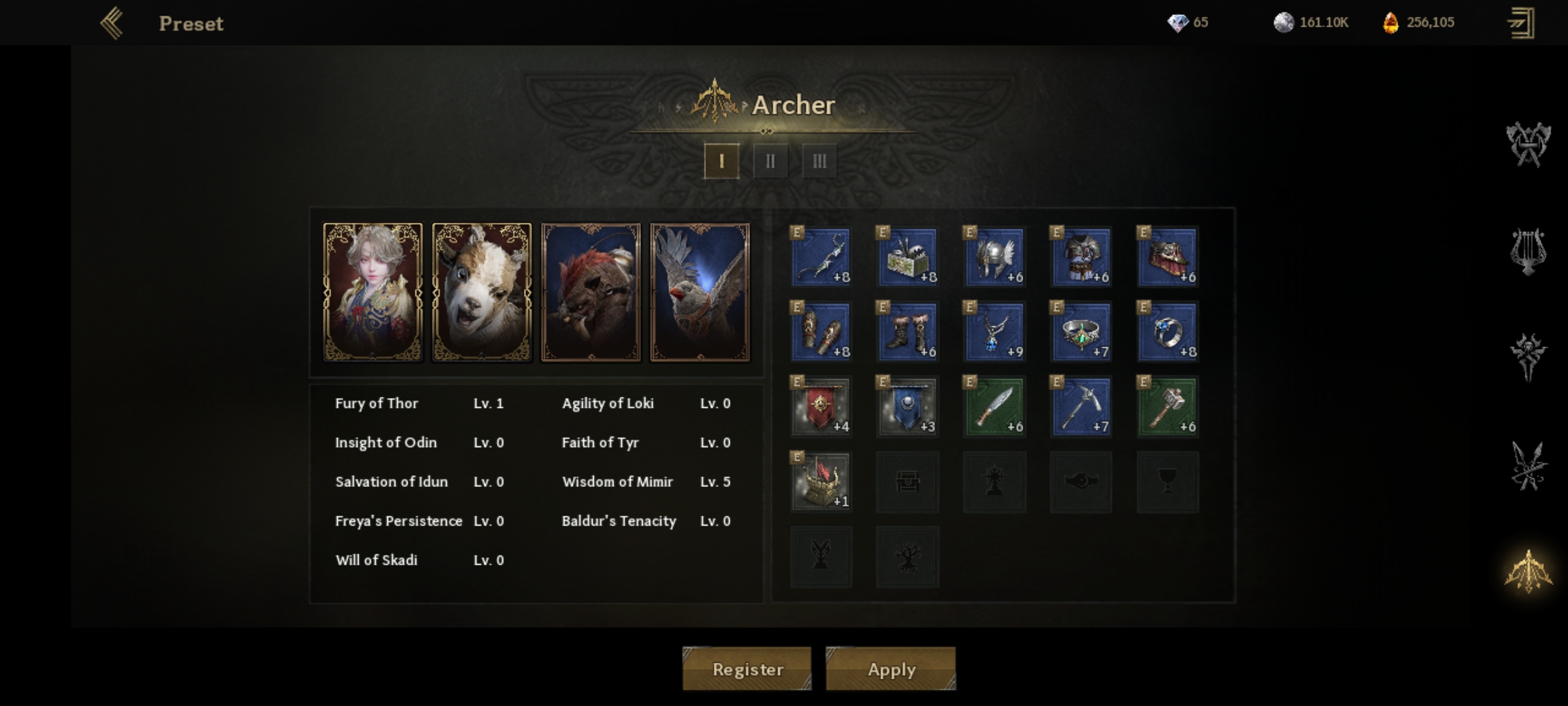This screenshot has height=706, width=1568.
Task: Select the red-maned boar card
Action: 591,292
